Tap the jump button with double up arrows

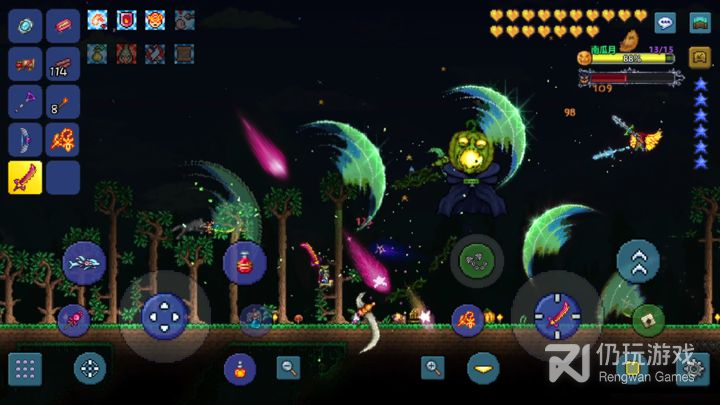(637, 261)
